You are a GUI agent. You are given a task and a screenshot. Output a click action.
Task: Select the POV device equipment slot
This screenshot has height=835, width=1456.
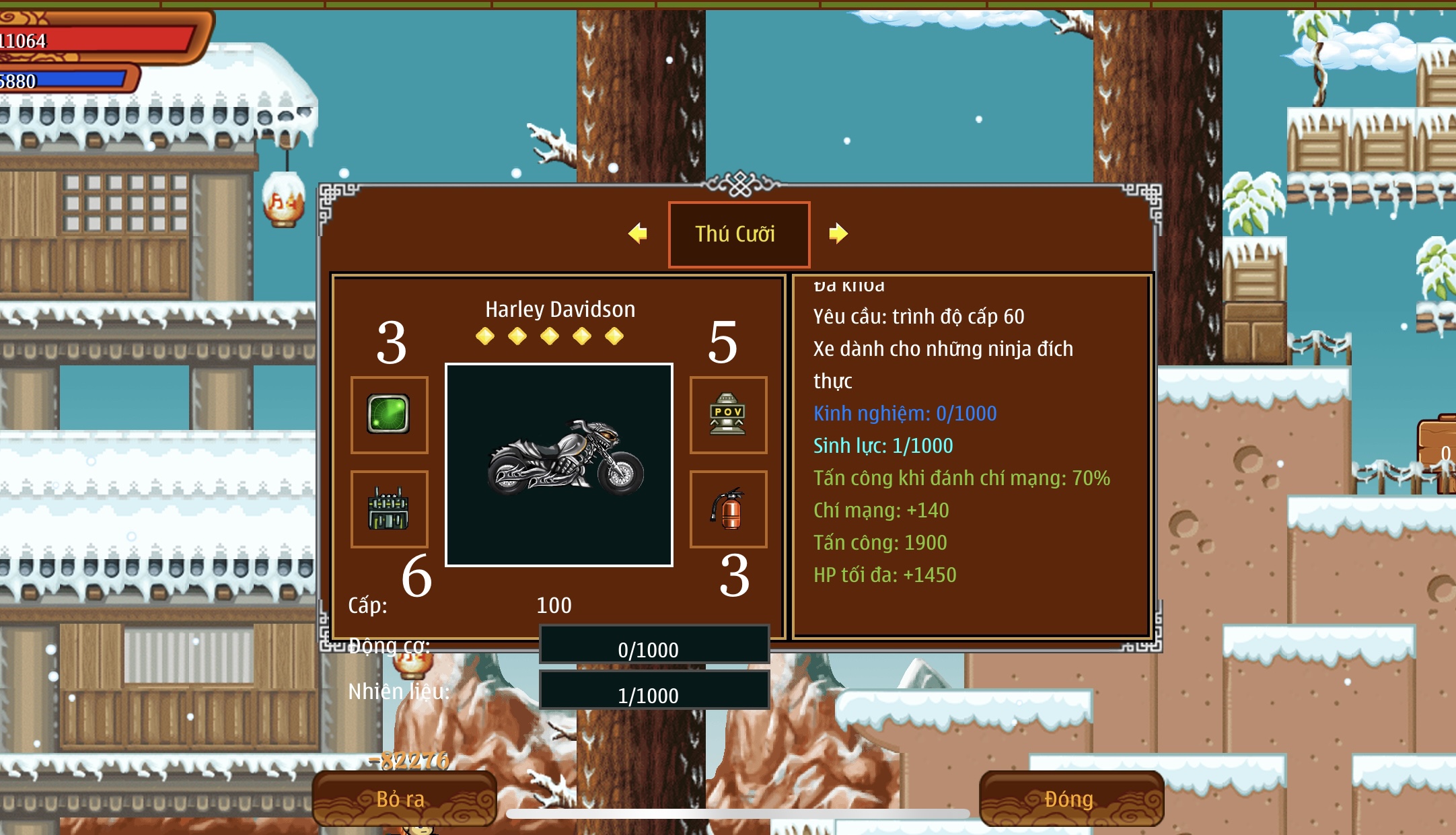click(x=728, y=414)
